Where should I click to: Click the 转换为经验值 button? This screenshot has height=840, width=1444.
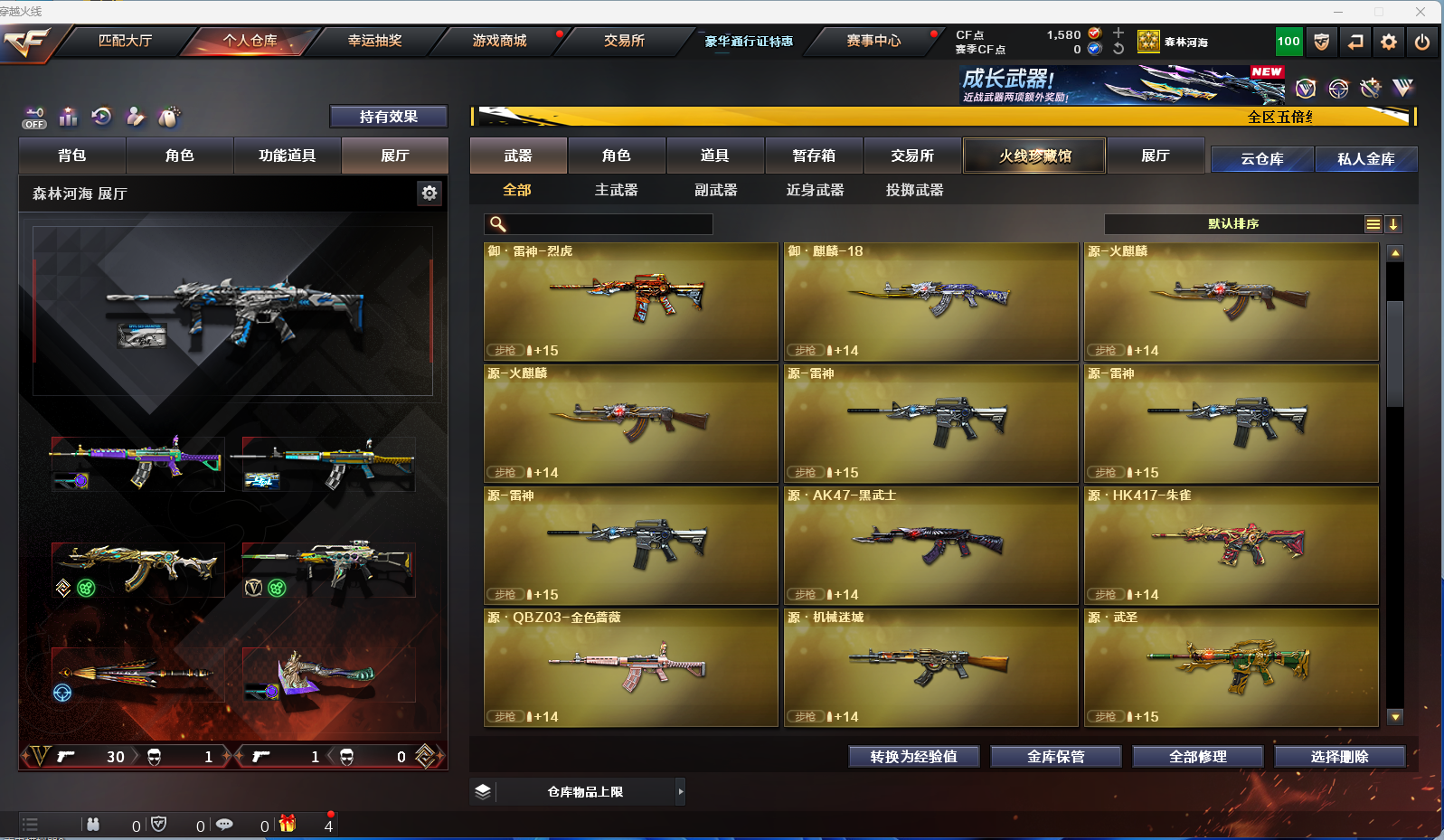(913, 757)
